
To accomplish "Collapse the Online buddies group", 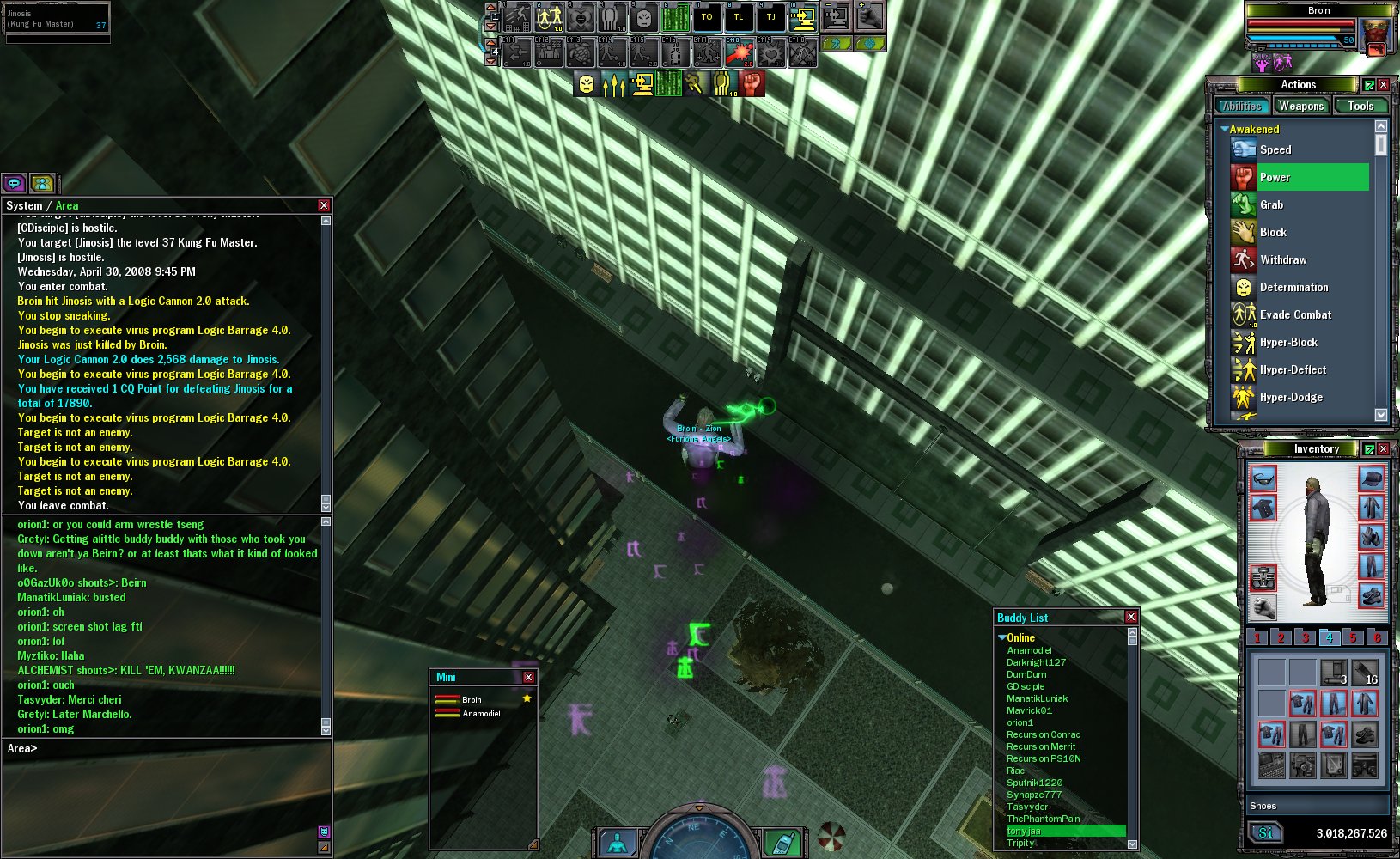I will pos(1002,637).
